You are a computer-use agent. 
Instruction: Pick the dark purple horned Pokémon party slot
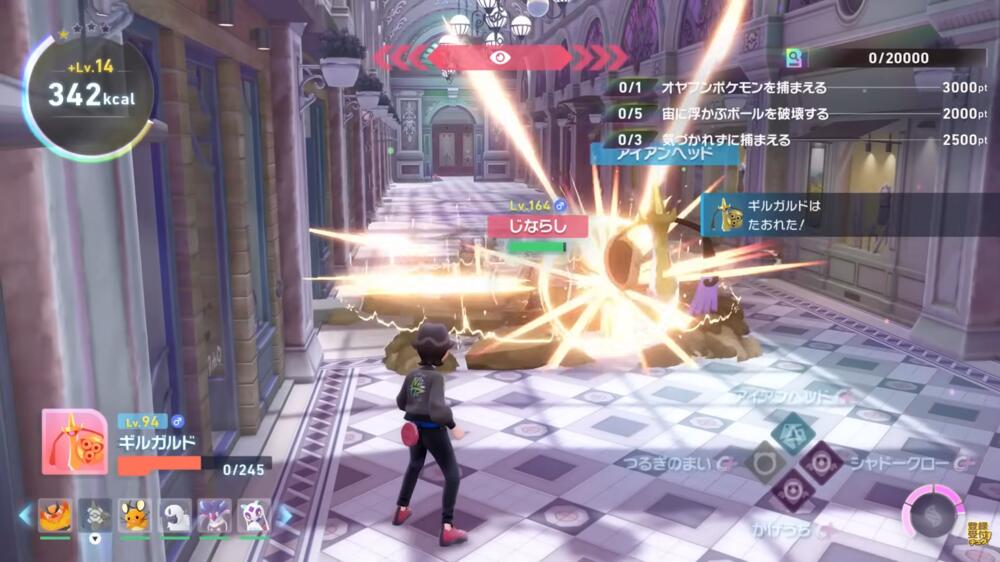(x=214, y=516)
